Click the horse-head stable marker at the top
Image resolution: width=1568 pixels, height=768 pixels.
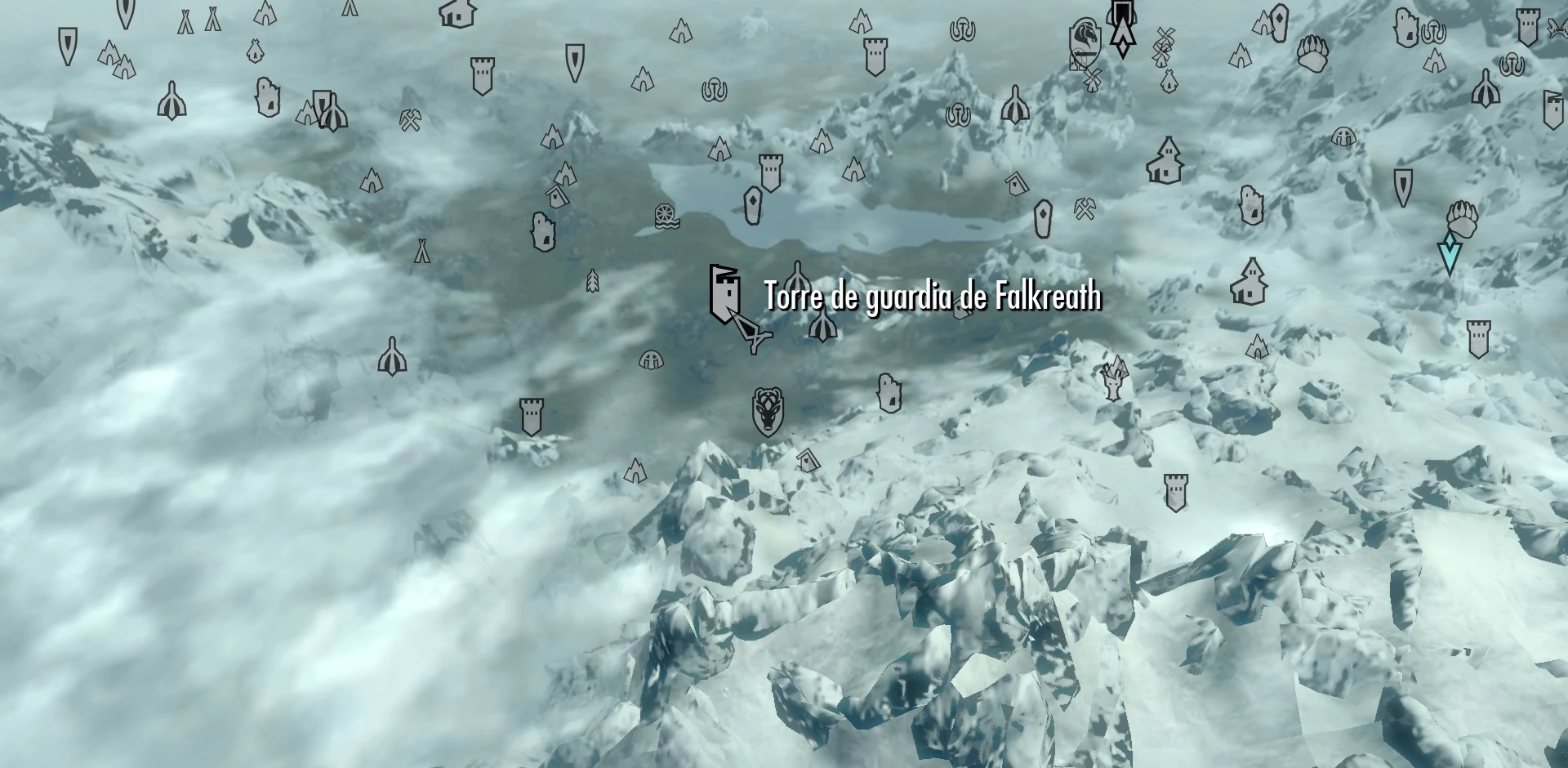point(1084,39)
